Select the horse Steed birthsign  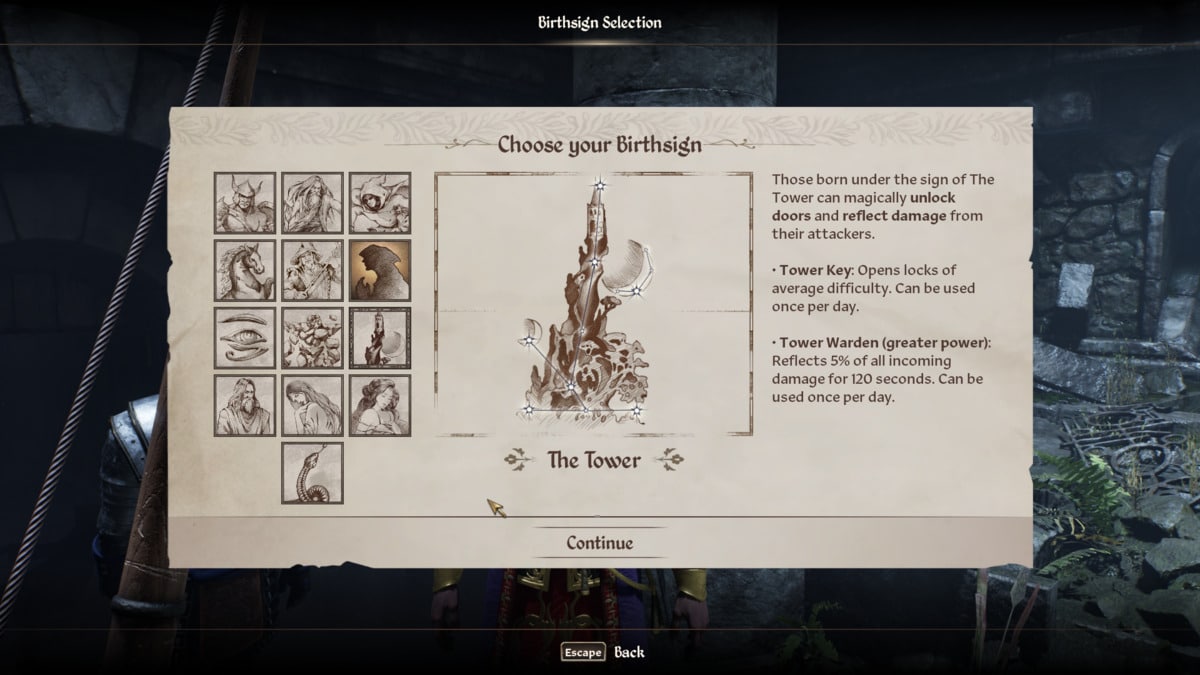[x=245, y=270]
